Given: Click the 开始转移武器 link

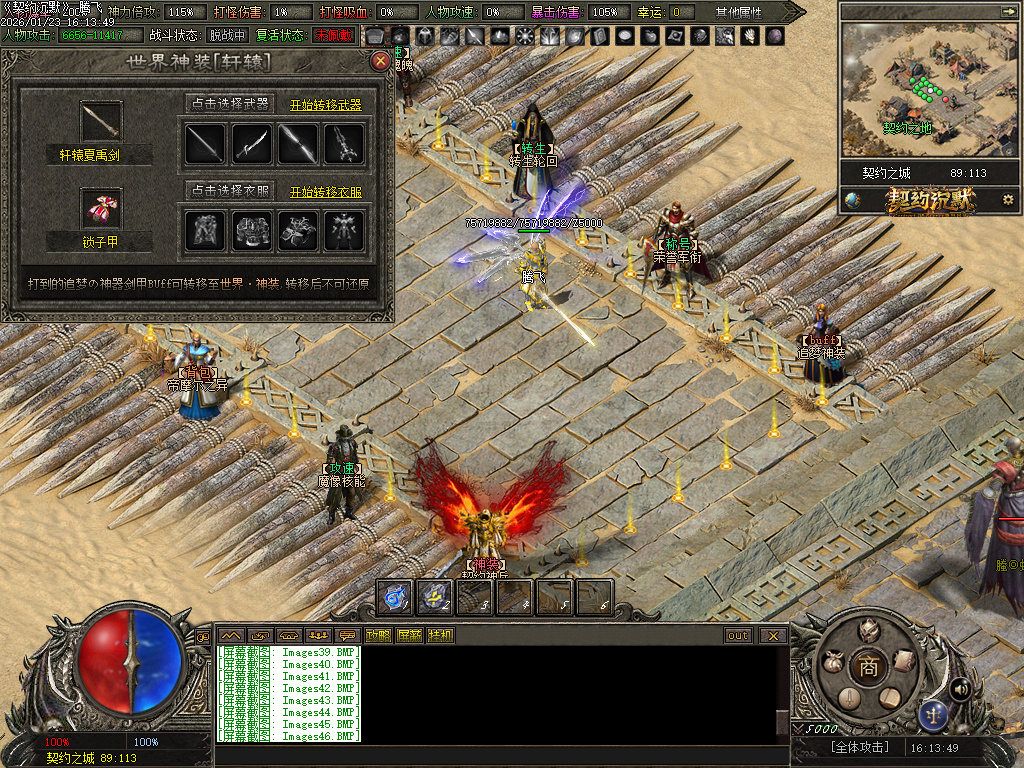Looking at the screenshot, I should click(326, 105).
